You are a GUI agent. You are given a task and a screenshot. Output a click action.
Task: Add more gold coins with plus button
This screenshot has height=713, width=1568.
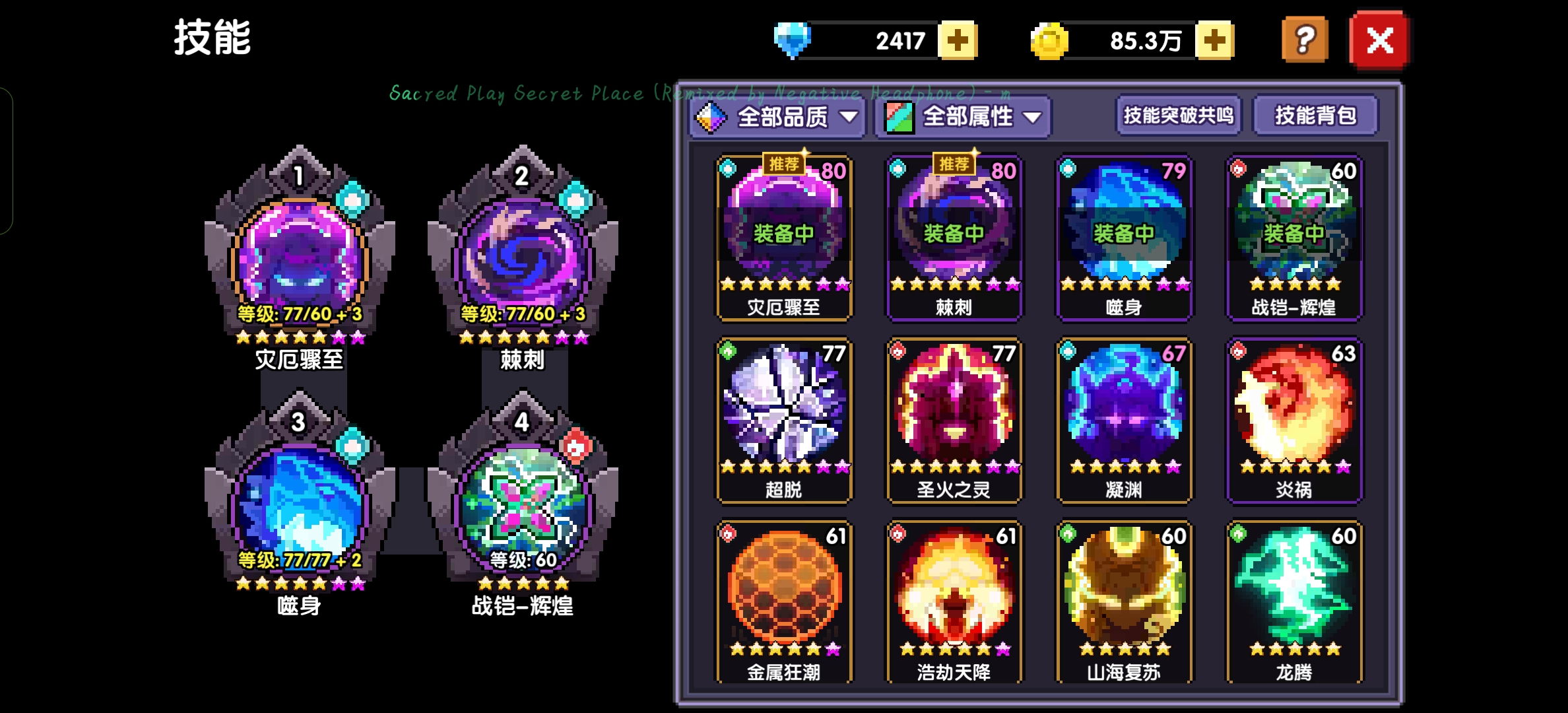1214,41
